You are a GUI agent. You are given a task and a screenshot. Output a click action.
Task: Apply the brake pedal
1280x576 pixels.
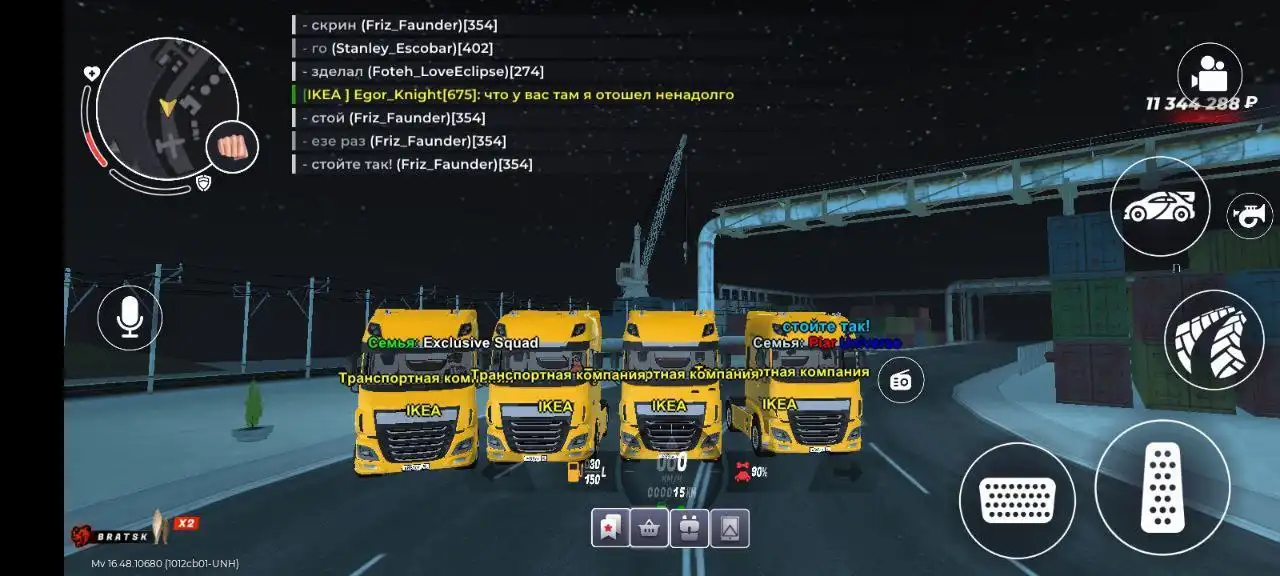coord(1017,500)
